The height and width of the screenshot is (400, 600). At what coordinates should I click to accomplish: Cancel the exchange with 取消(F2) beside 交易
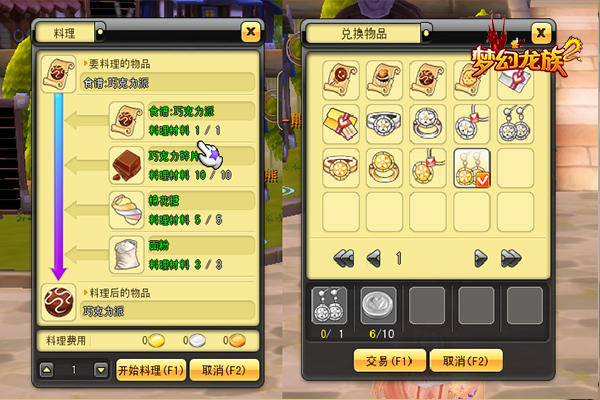464,360
